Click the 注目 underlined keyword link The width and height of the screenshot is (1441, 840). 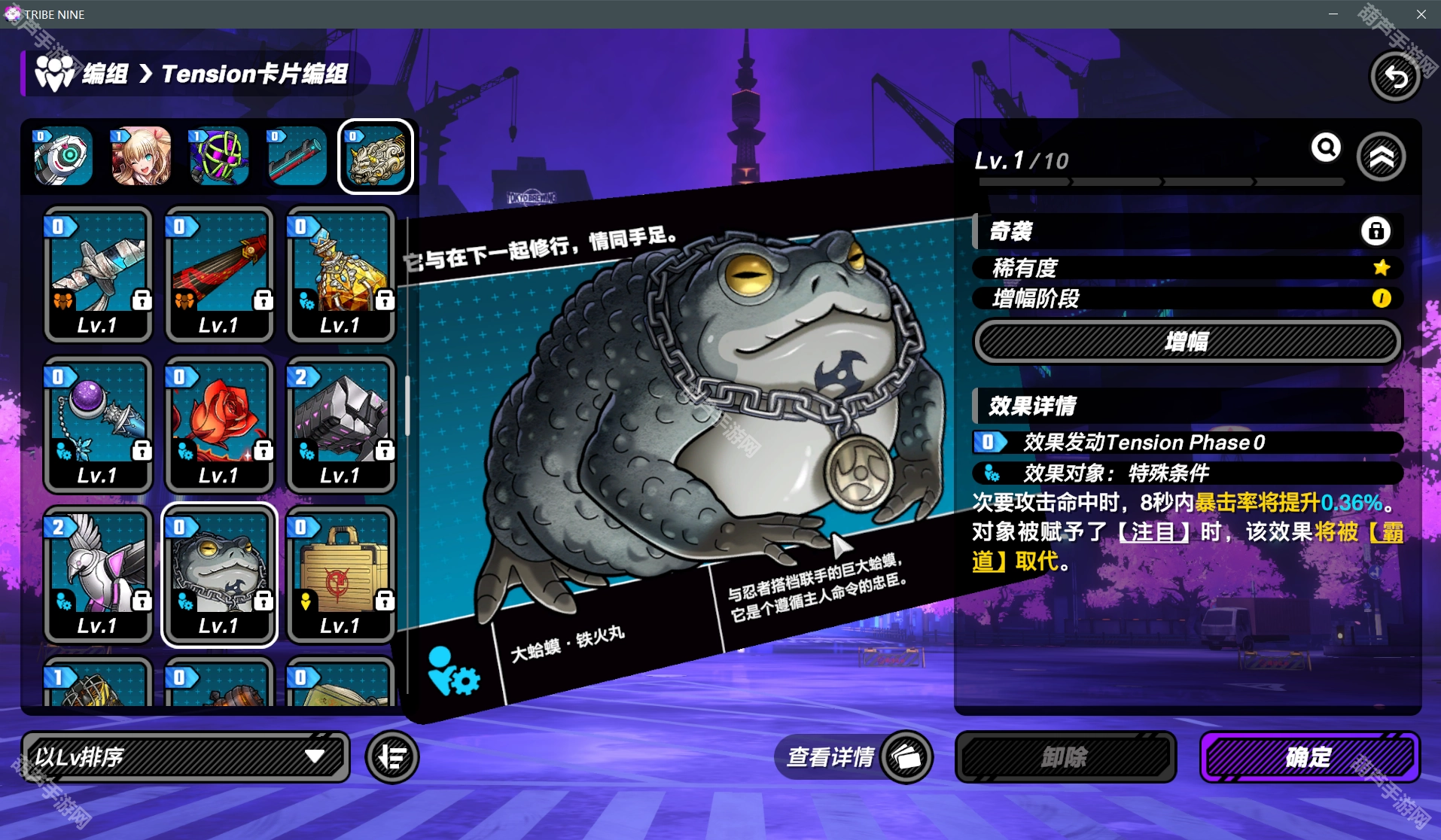tap(1153, 532)
